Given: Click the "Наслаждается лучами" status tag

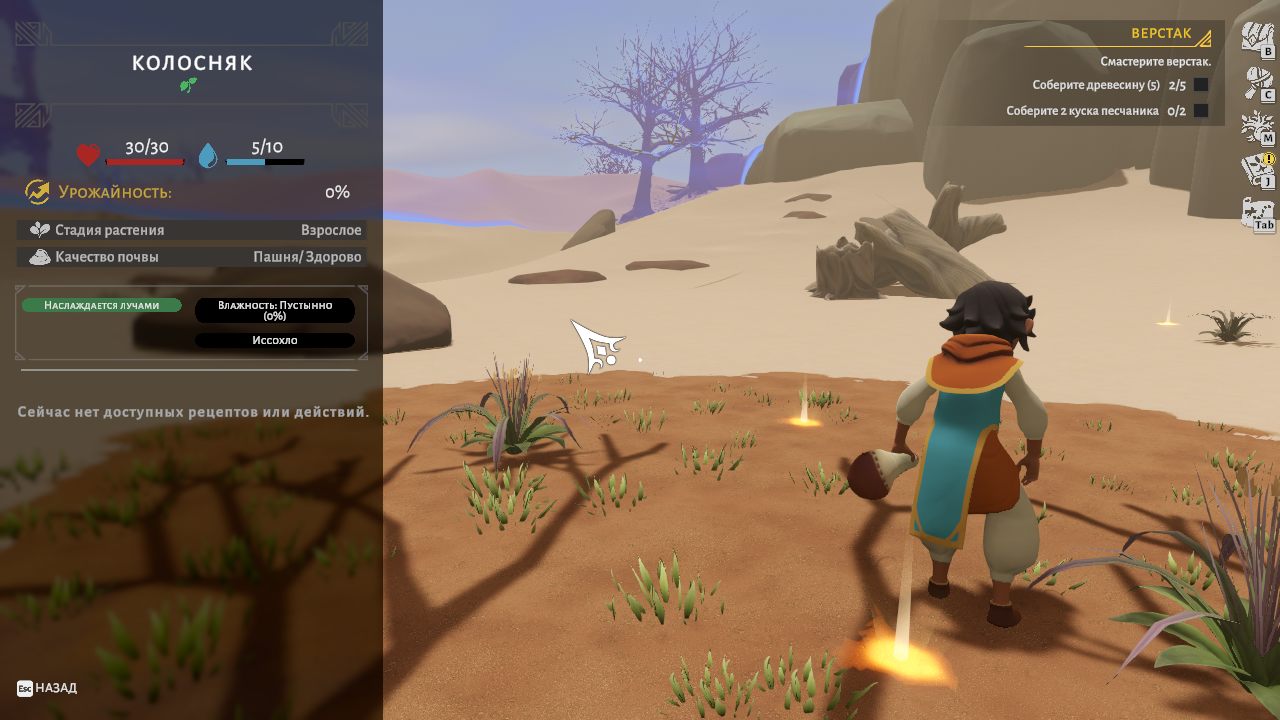Looking at the screenshot, I should (x=101, y=305).
